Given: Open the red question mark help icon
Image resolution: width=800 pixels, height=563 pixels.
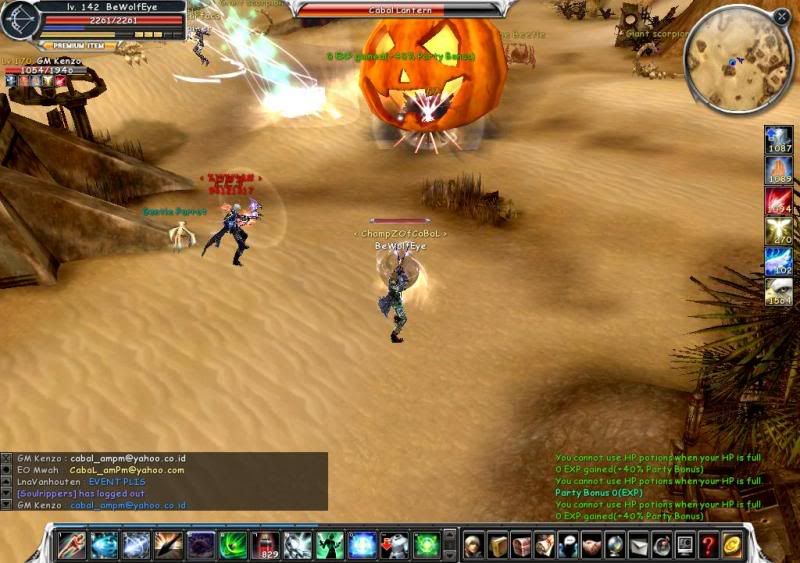Looking at the screenshot, I should point(708,545).
